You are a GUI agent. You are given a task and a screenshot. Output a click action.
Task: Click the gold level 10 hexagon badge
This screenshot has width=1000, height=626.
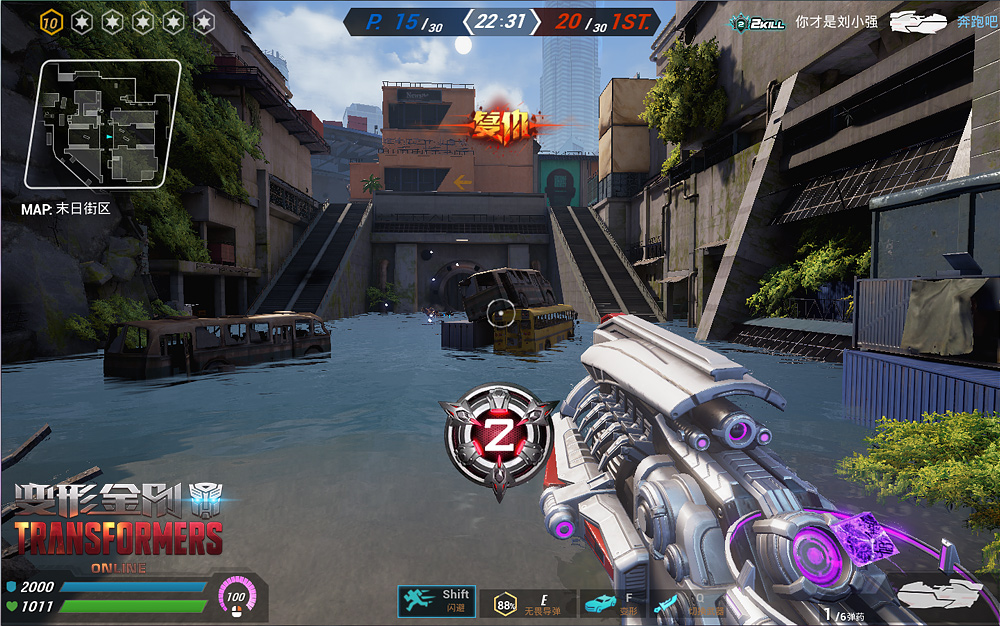tap(52, 21)
